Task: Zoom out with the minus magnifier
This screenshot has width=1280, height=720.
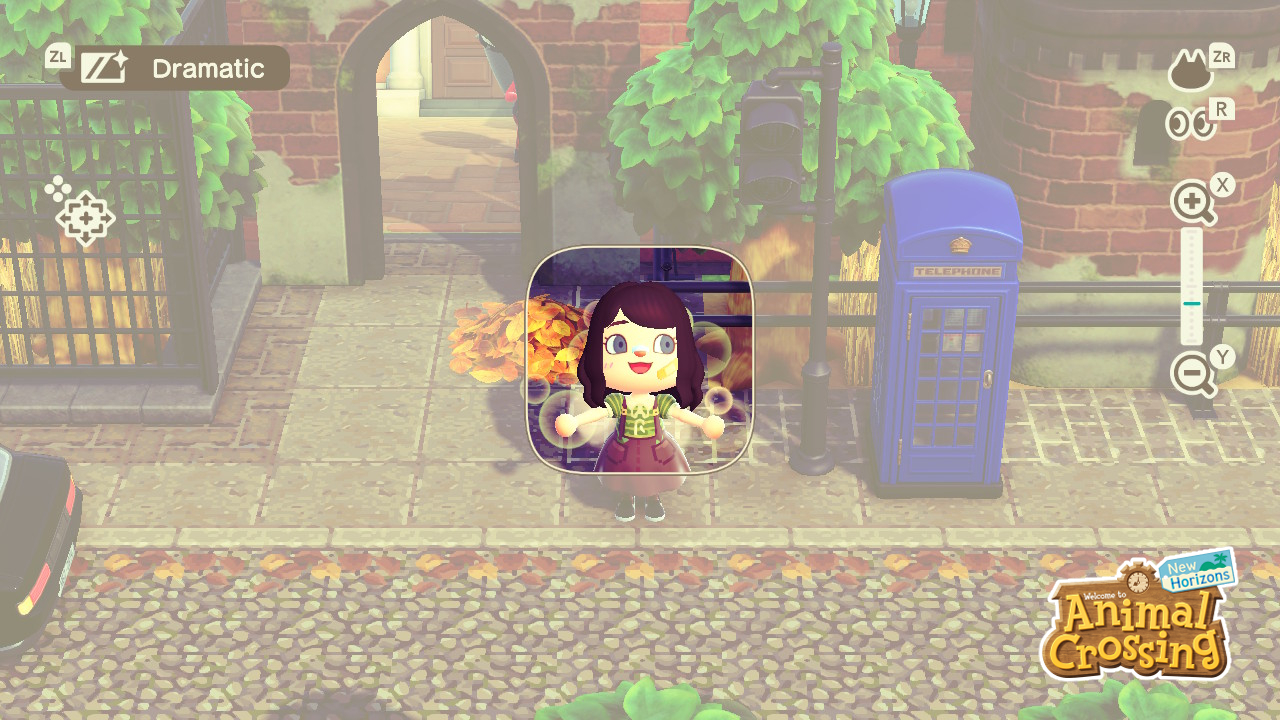Action: coord(1193,375)
